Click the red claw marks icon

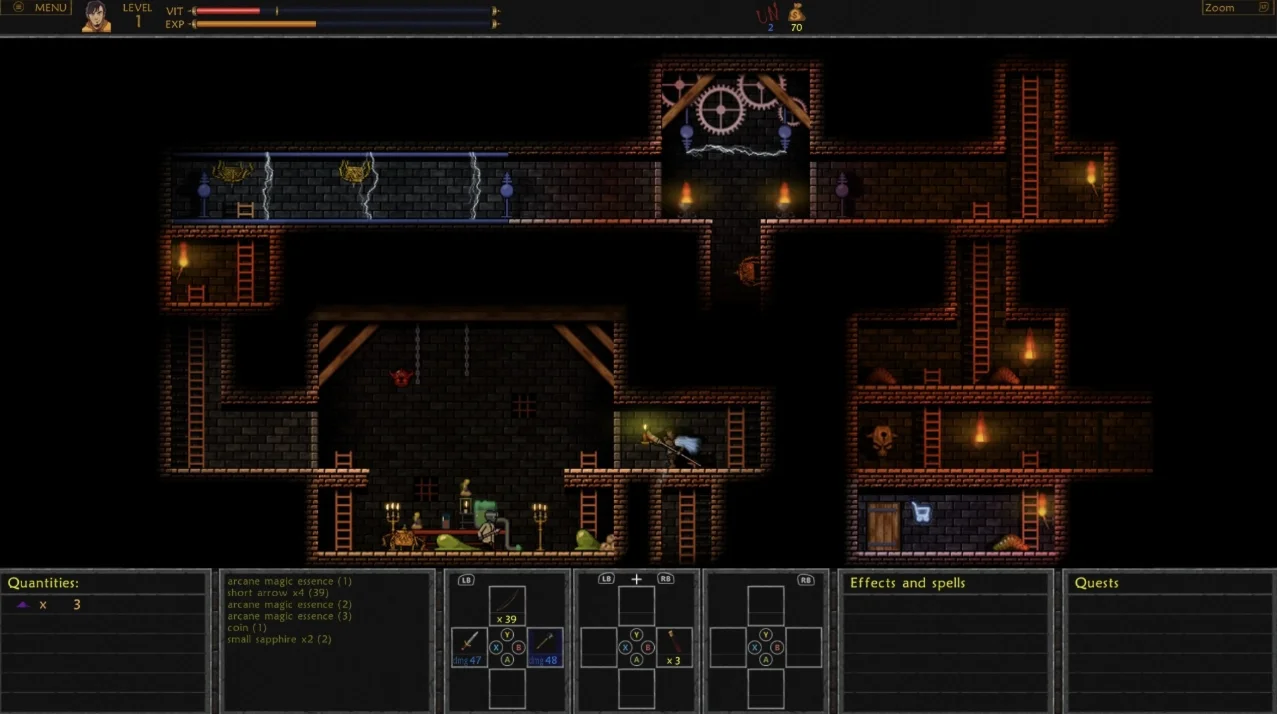(x=768, y=13)
